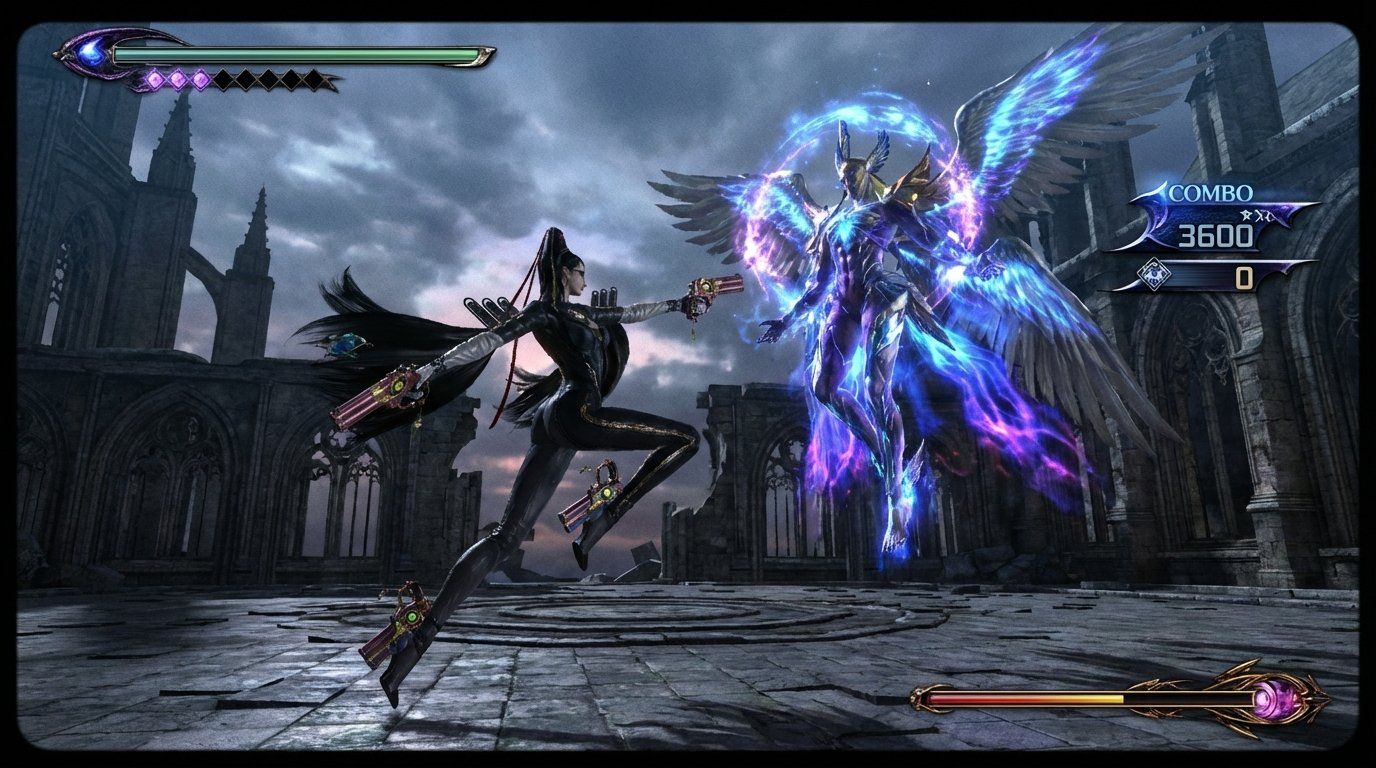
Task: Click the blue orb emblem on the health bar
Action: pyautogui.click(x=90, y=52)
